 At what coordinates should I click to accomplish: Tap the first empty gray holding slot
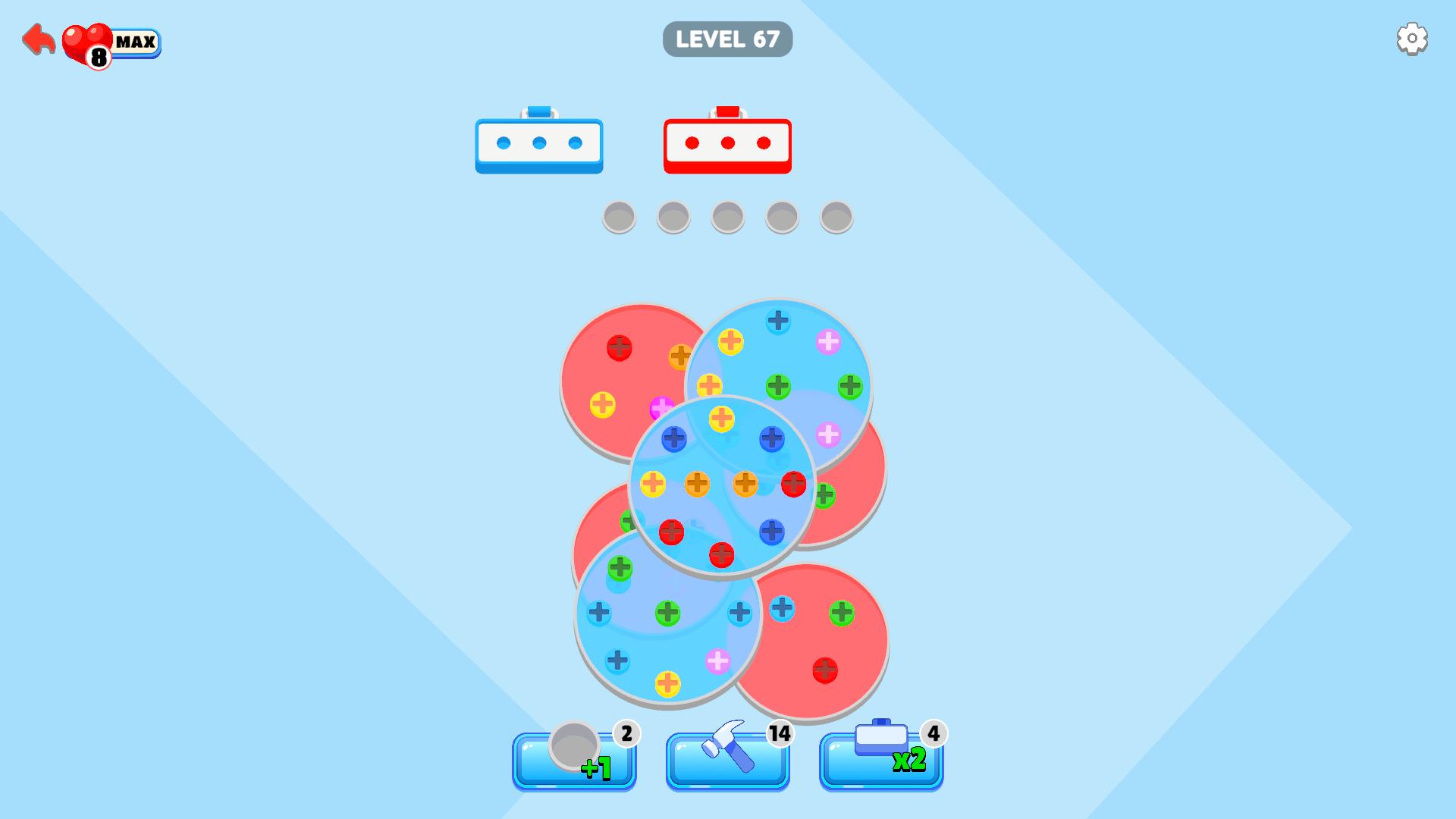618,218
